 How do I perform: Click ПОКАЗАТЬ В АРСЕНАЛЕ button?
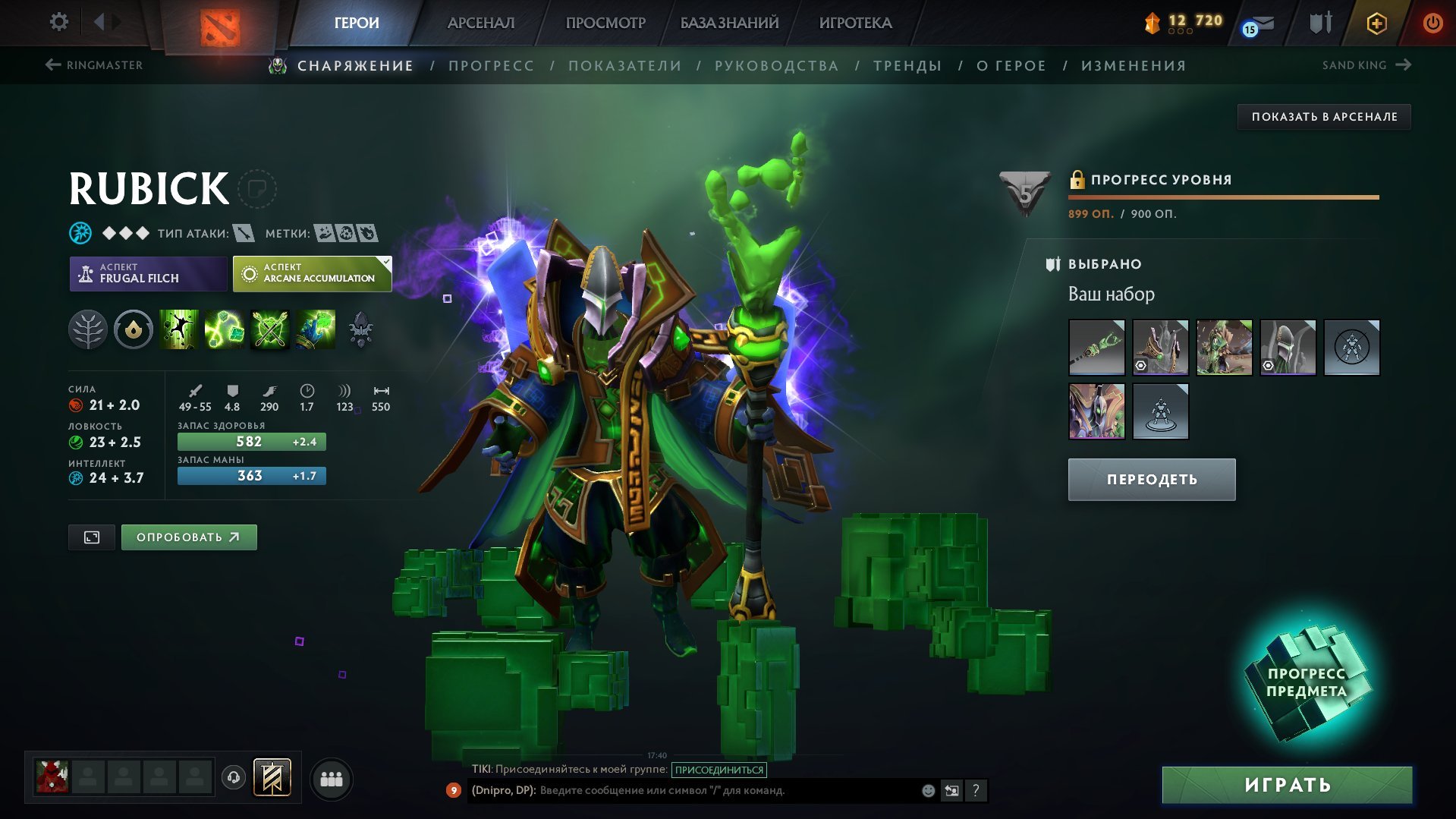pos(1325,116)
